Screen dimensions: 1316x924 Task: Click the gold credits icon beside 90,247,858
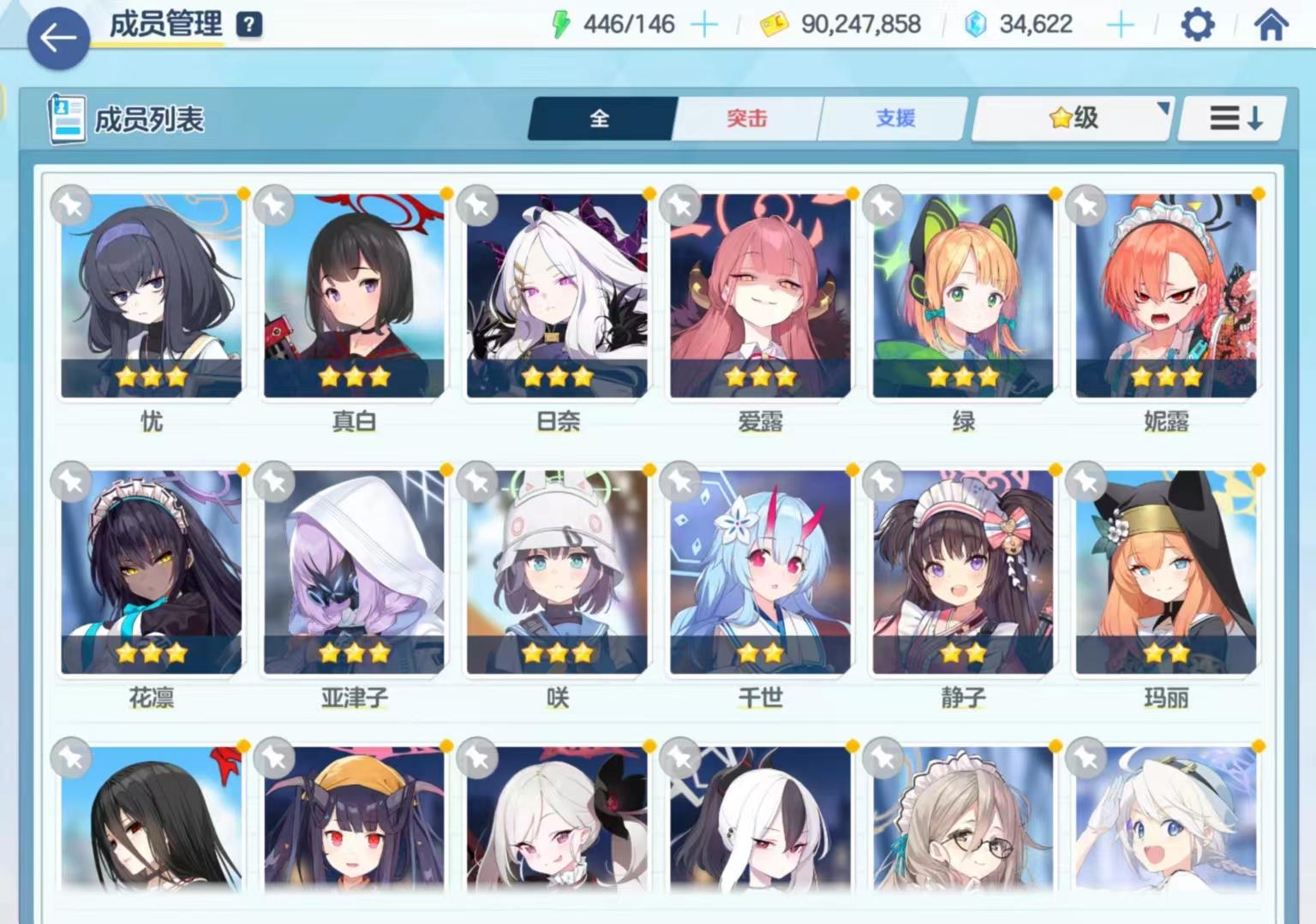[774, 25]
